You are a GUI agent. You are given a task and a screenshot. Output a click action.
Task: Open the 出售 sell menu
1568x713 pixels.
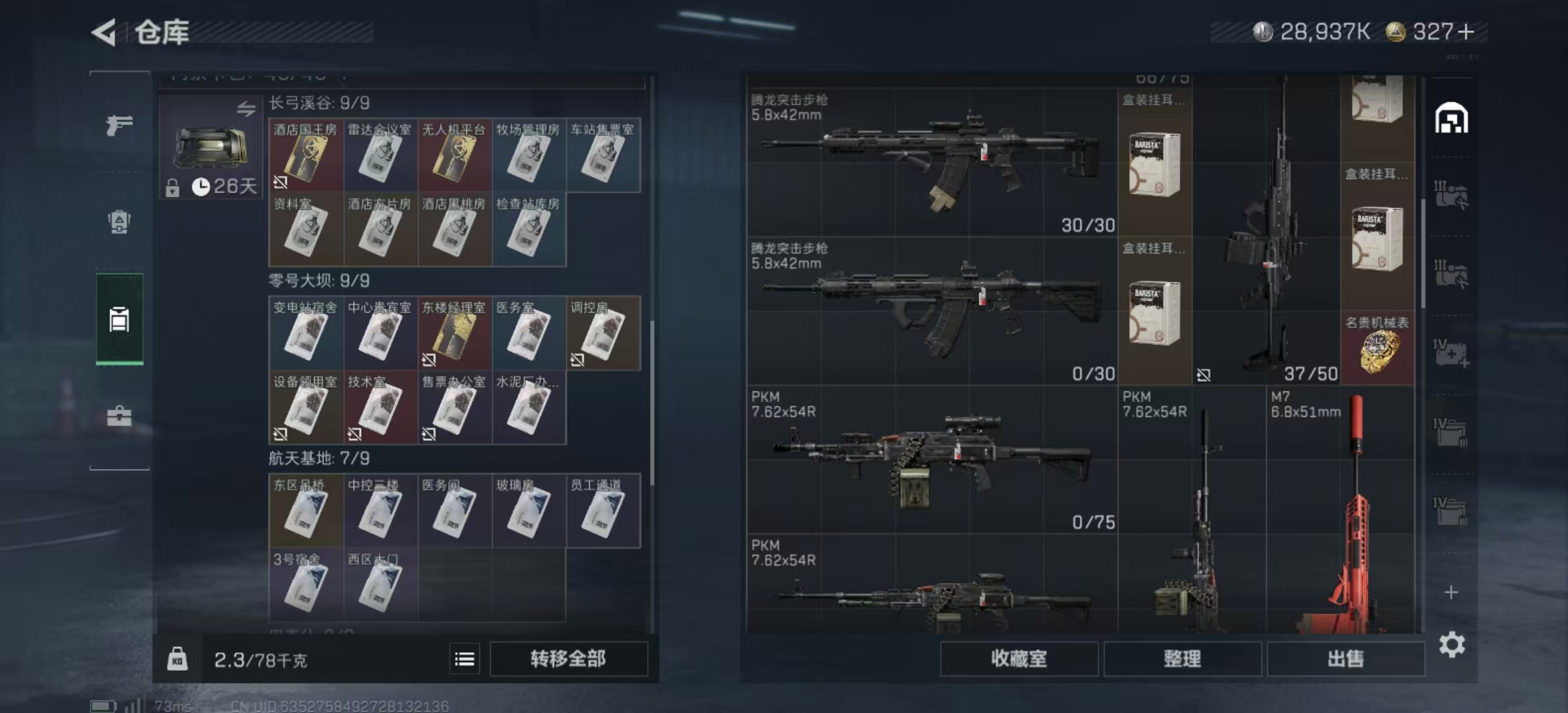click(1345, 658)
